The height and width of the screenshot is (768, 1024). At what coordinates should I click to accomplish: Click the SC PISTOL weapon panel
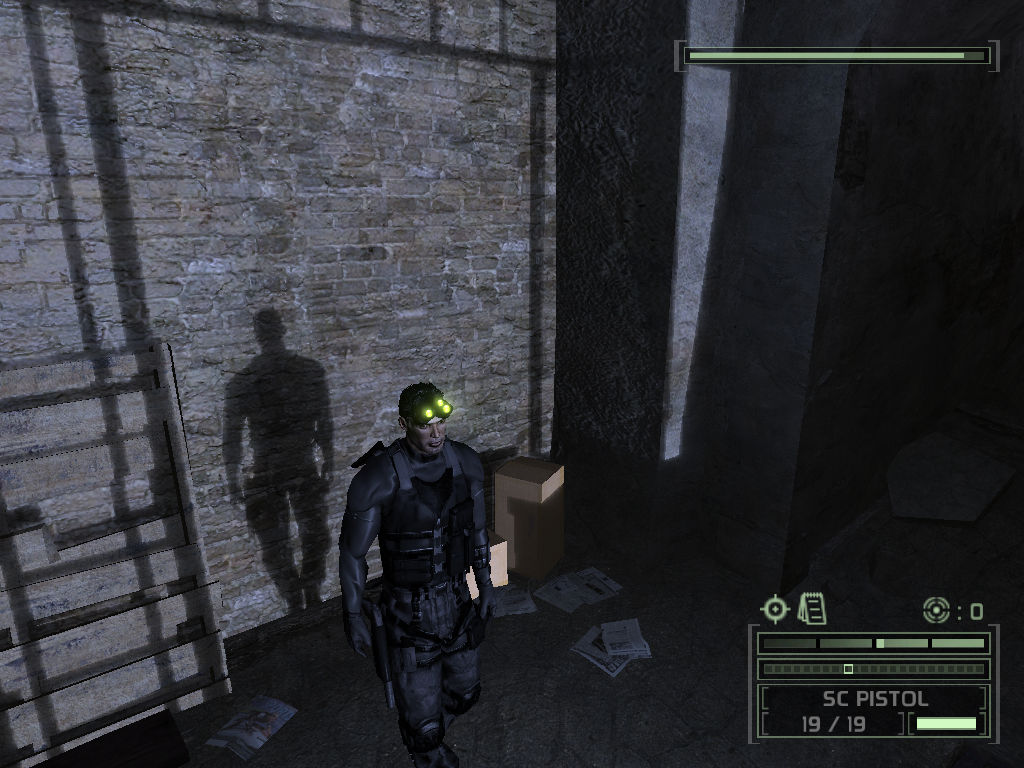874,699
